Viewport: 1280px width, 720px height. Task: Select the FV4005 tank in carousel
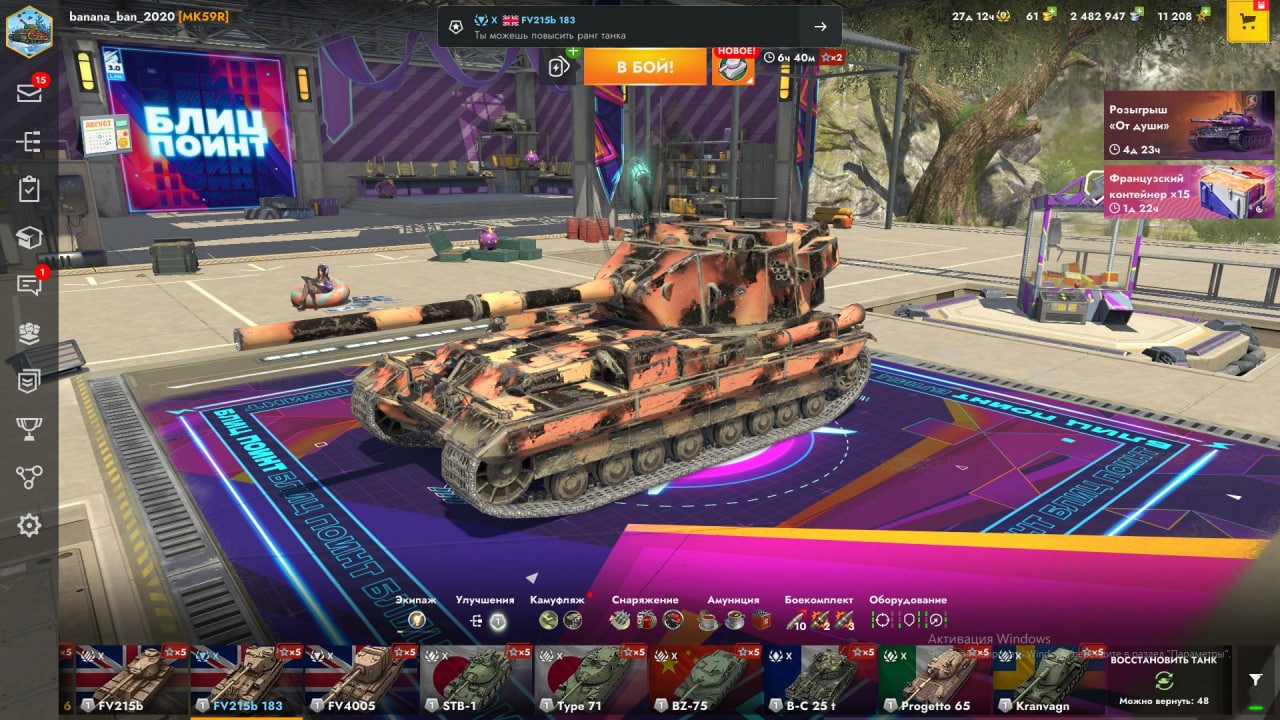361,680
